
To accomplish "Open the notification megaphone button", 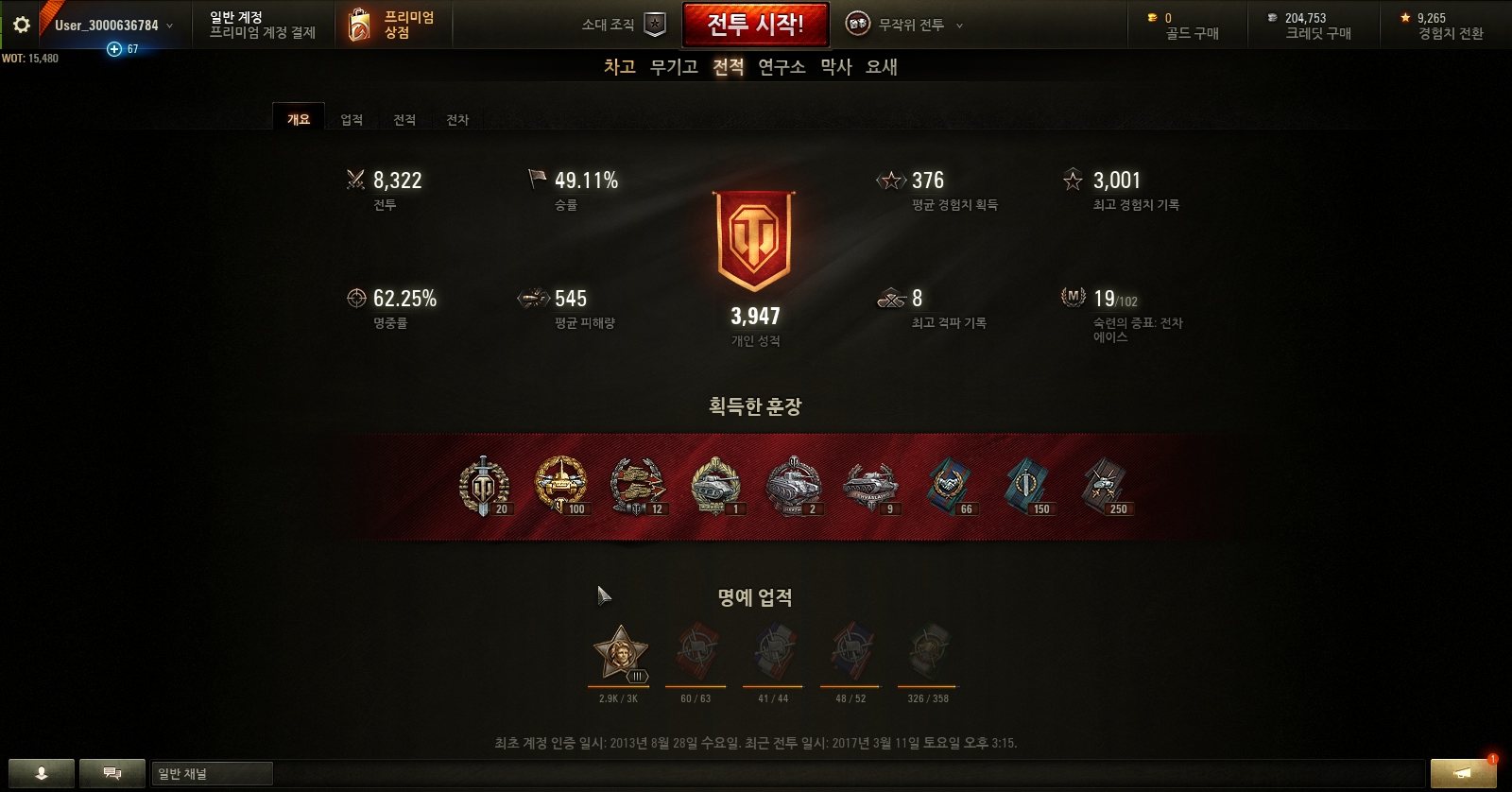I will click(x=1463, y=773).
